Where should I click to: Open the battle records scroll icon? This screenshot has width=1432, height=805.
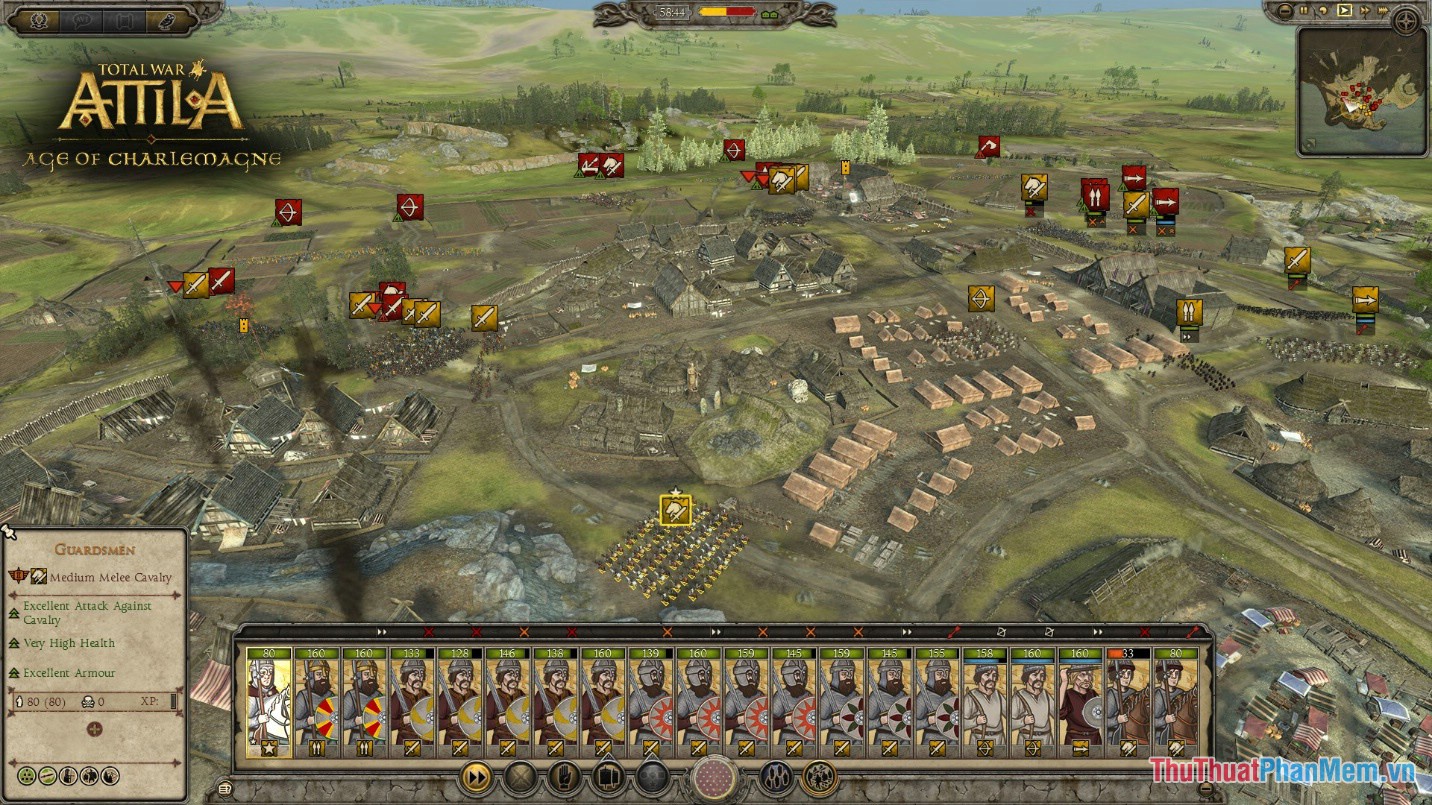(x=125, y=19)
